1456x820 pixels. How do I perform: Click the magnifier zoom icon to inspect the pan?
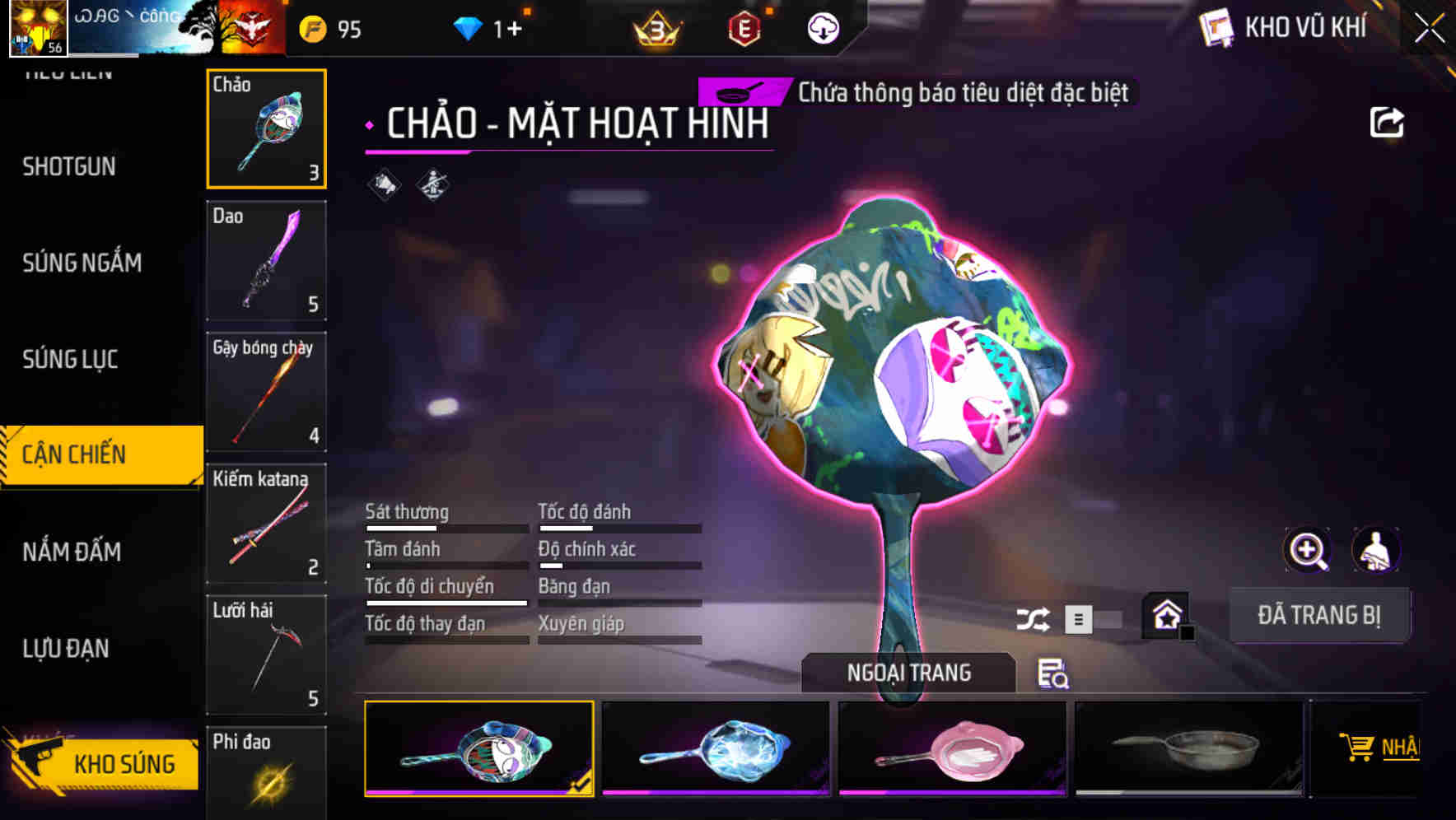[x=1305, y=550]
